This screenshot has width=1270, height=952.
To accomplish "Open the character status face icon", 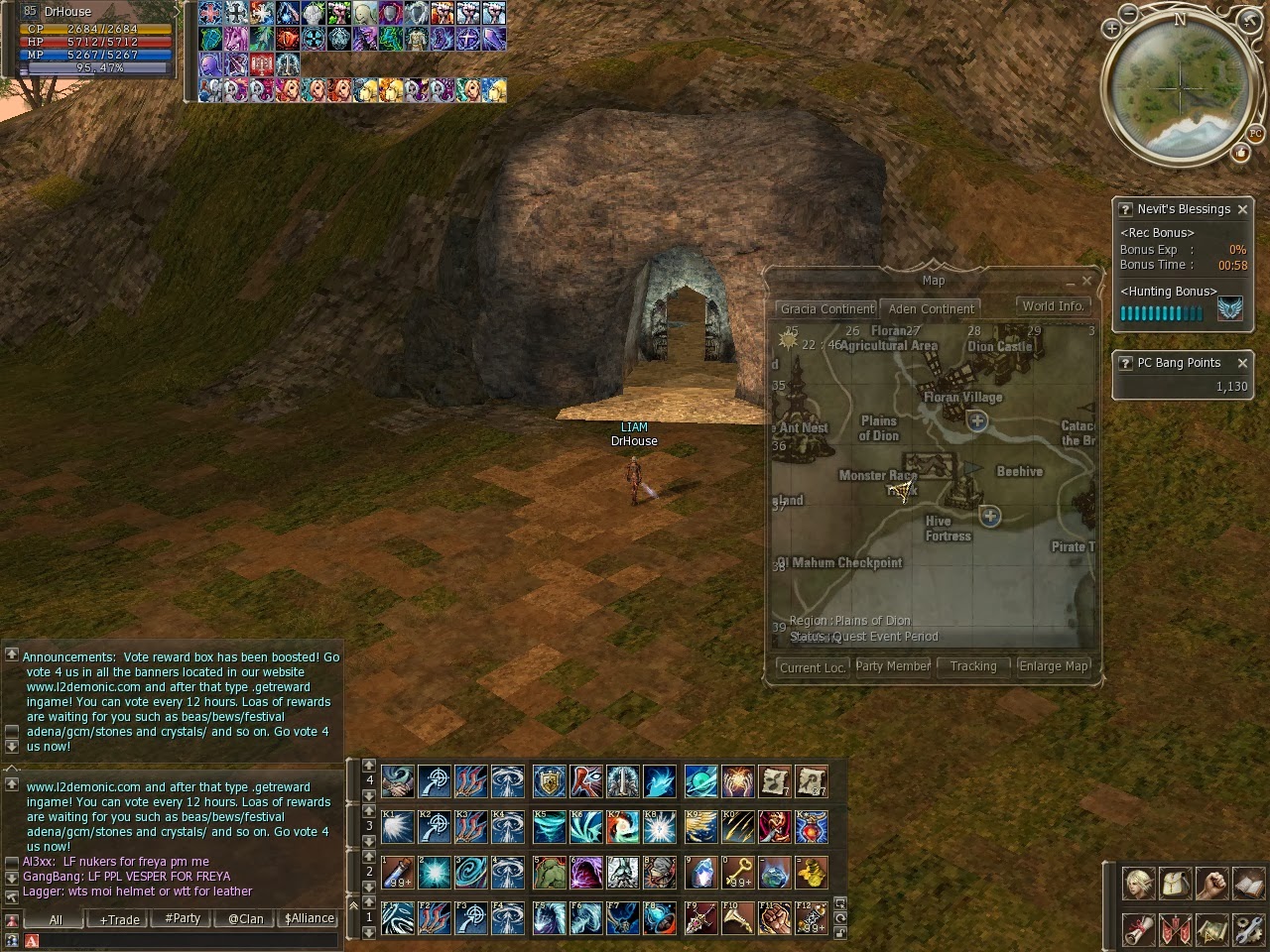I will pos(1139,883).
